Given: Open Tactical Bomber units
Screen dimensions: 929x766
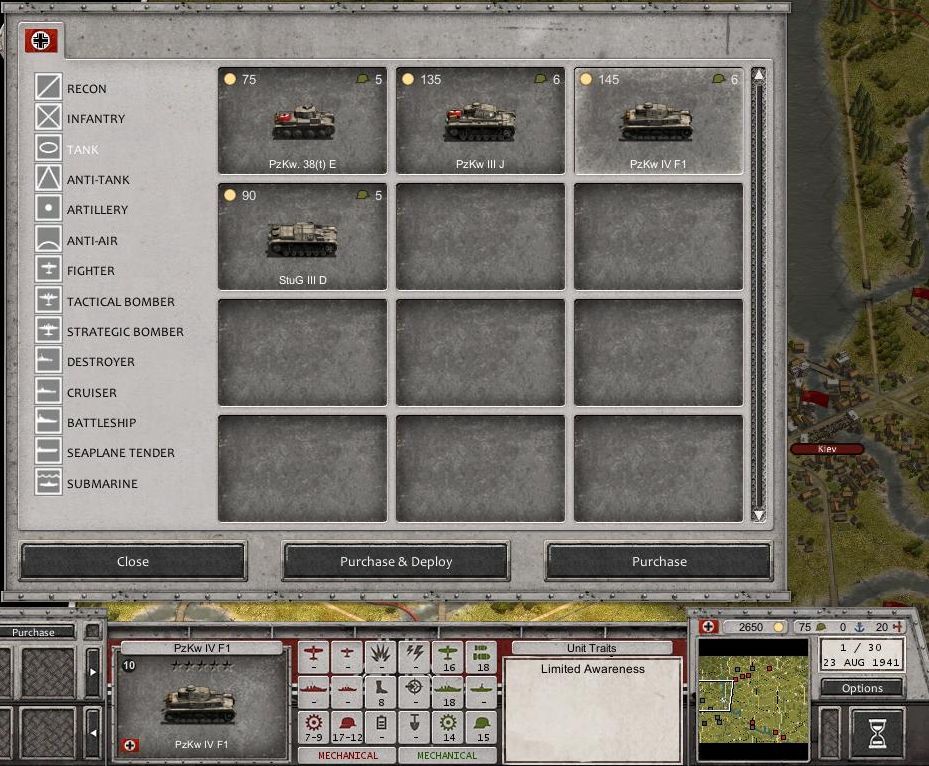Looking at the screenshot, I should [x=120, y=302].
